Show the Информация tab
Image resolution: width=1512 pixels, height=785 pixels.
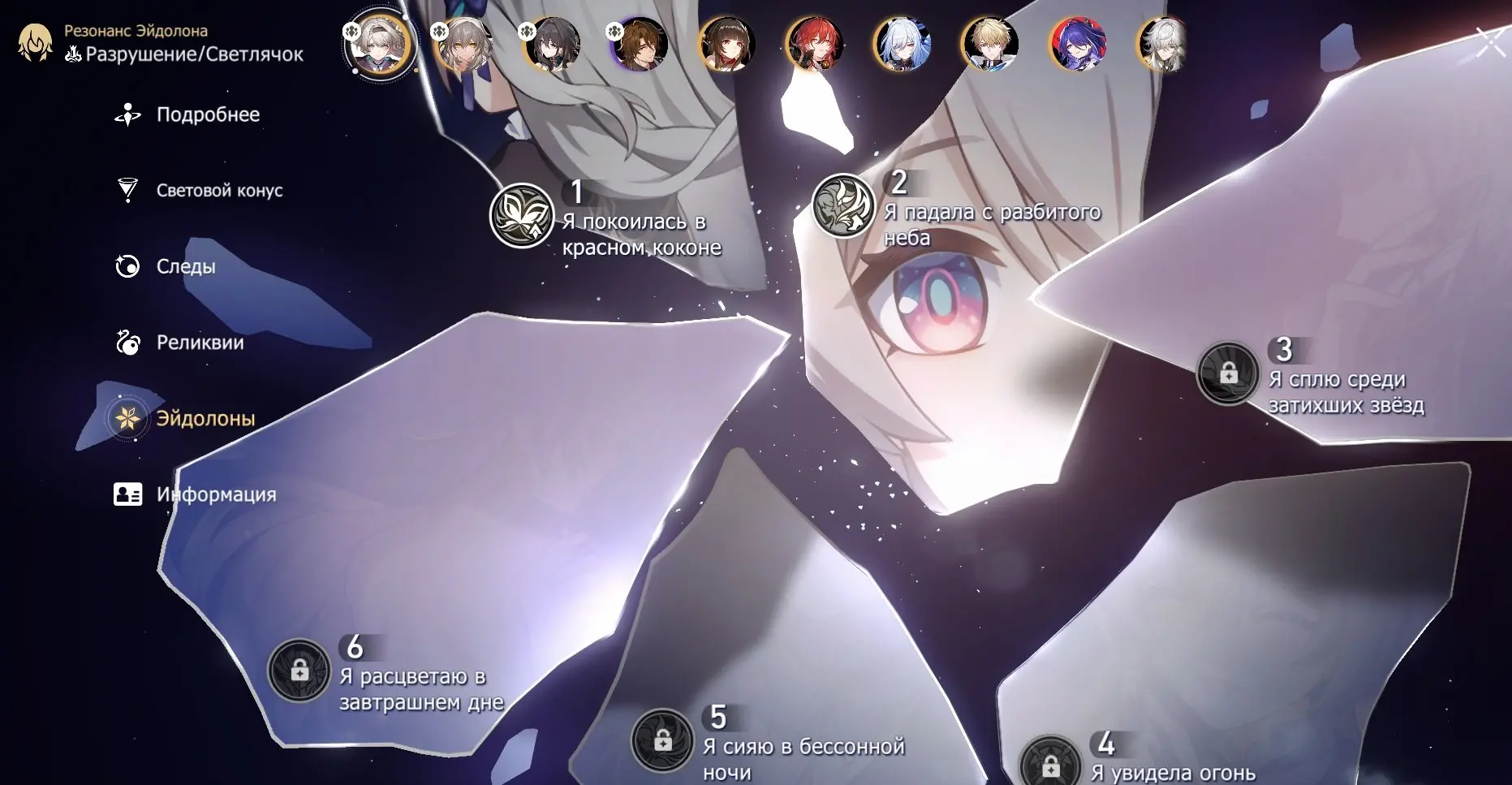(215, 494)
